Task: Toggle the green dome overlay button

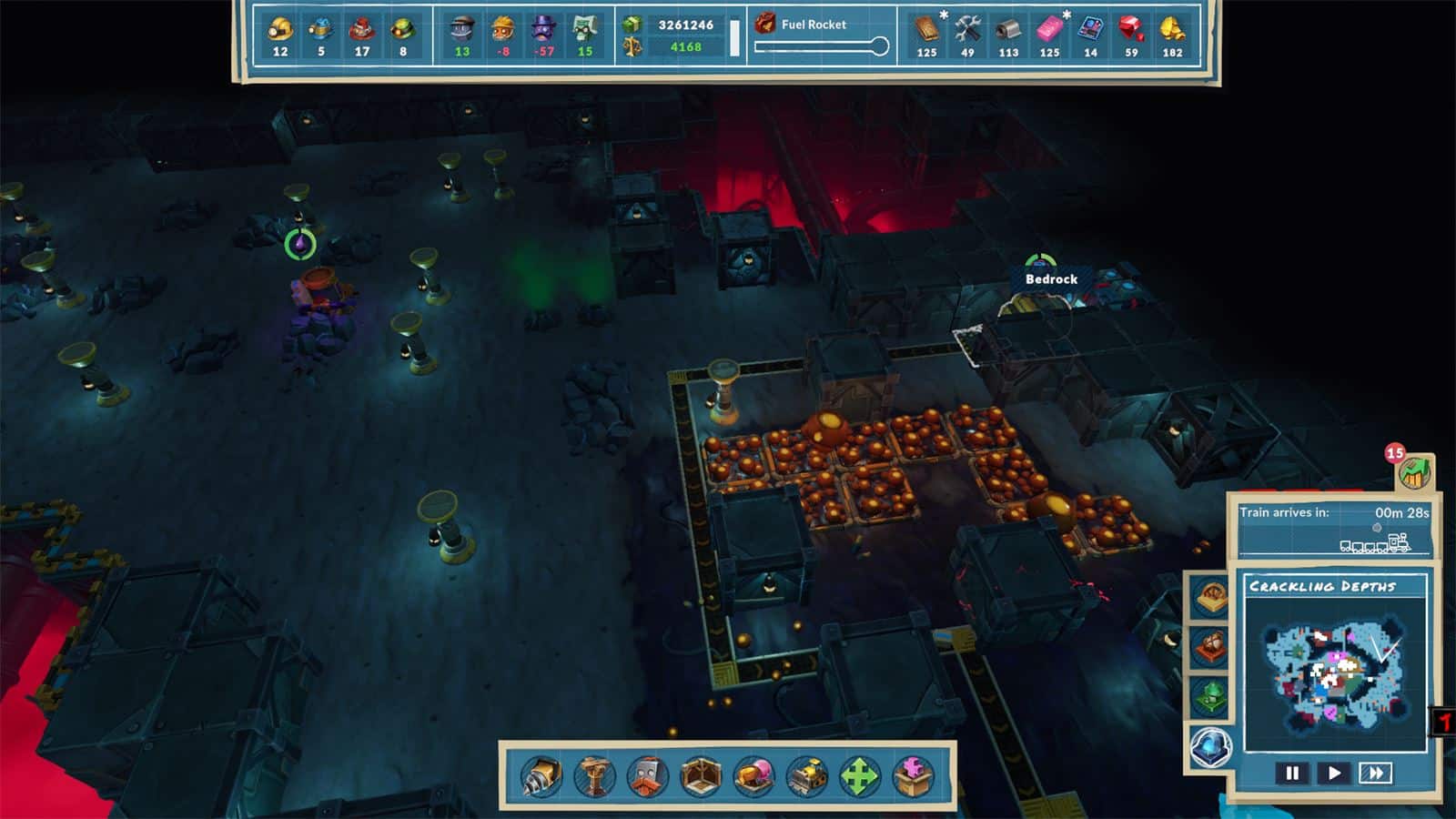Action: coord(1211,697)
